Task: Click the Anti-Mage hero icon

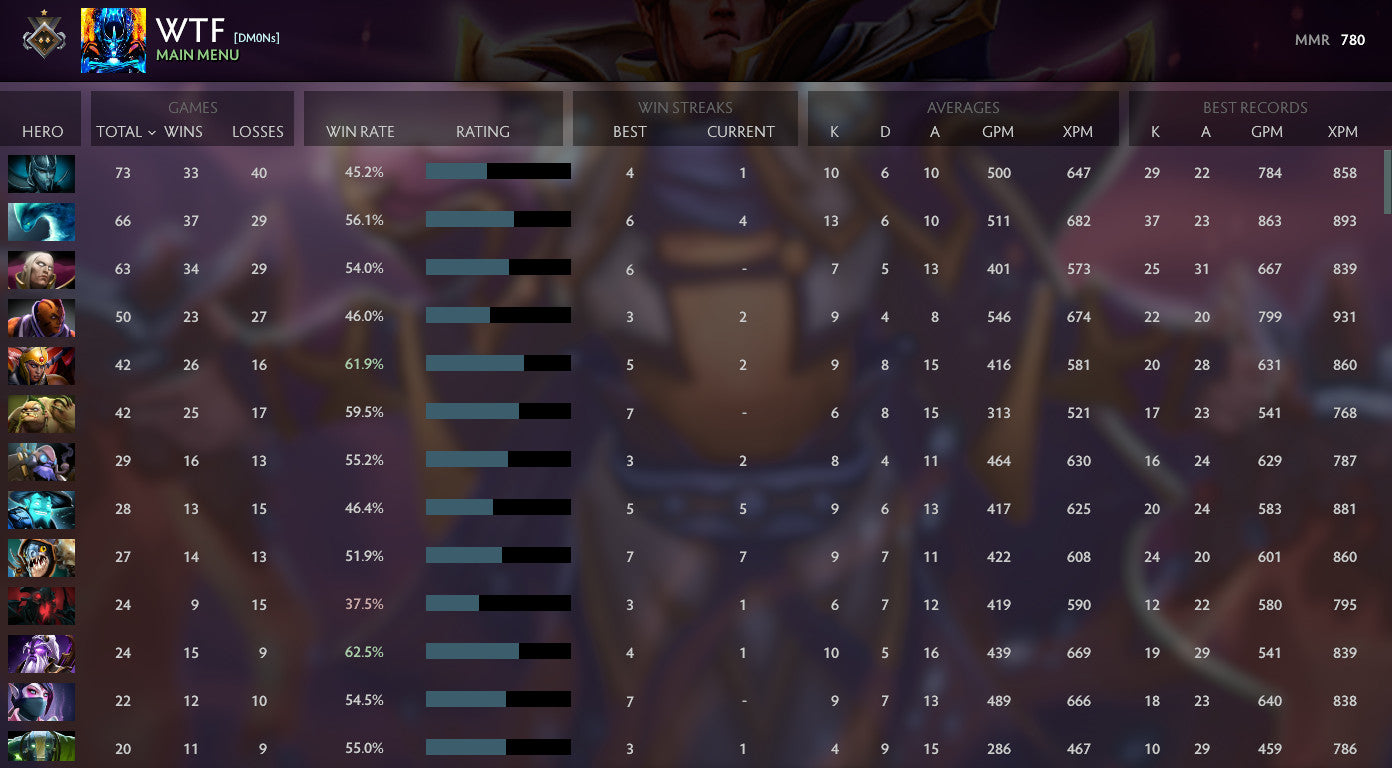Action: [x=41, y=317]
